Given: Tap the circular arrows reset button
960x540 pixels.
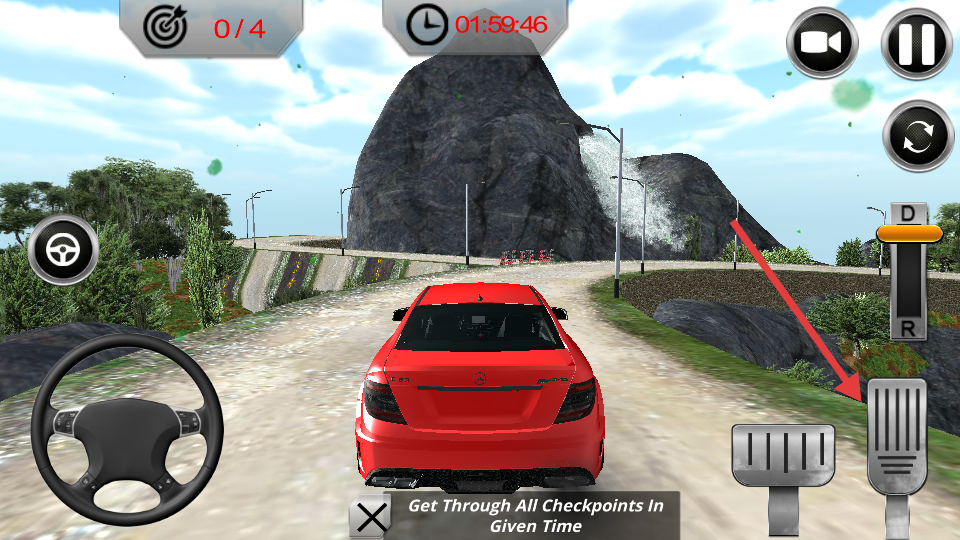Looking at the screenshot, I should tap(918, 136).
